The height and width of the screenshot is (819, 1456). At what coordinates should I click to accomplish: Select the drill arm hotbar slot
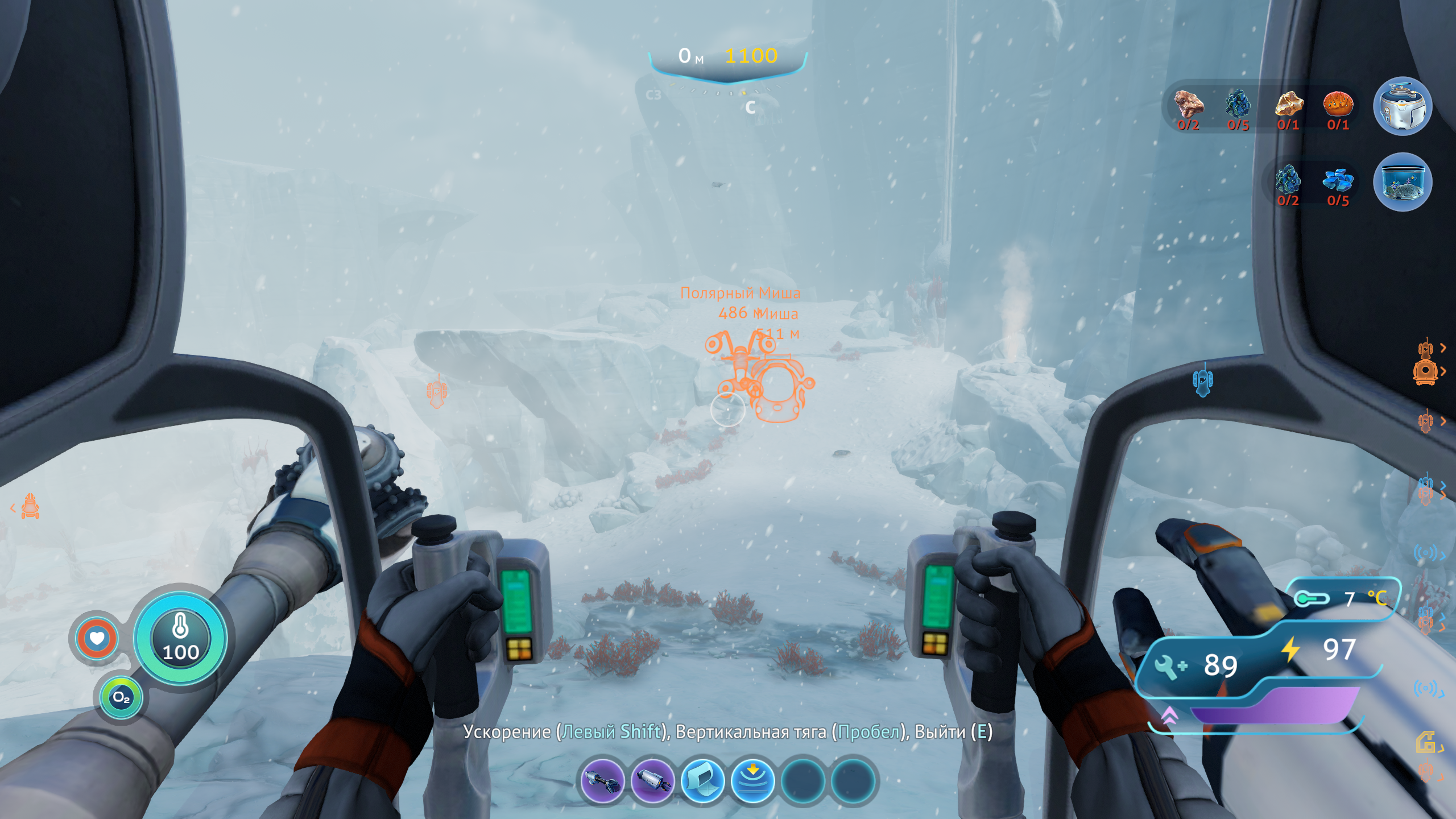(x=602, y=781)
